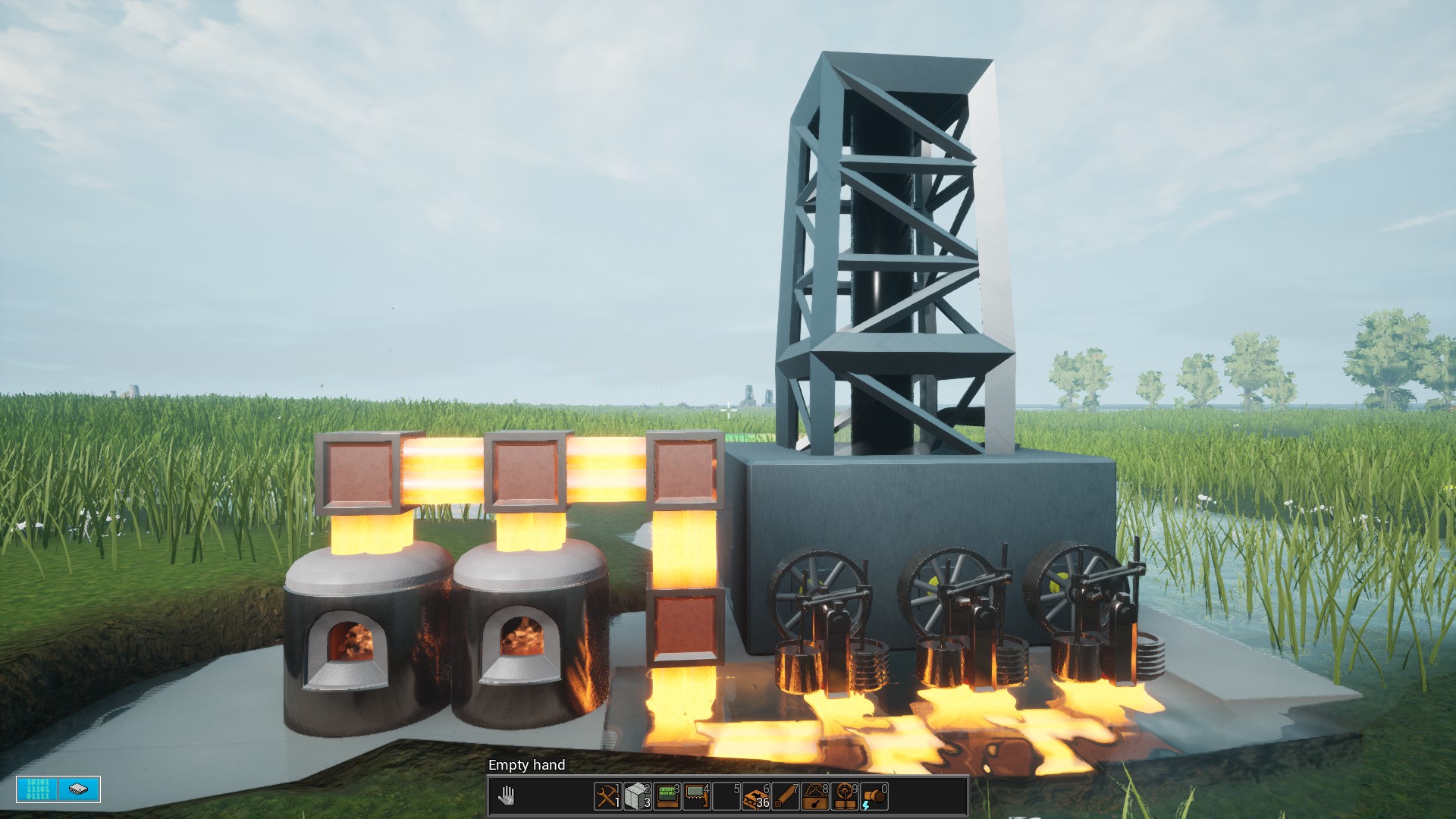Select the crossed tools slot in the hotbar
1456x819 pixels.
click(607, 796)
